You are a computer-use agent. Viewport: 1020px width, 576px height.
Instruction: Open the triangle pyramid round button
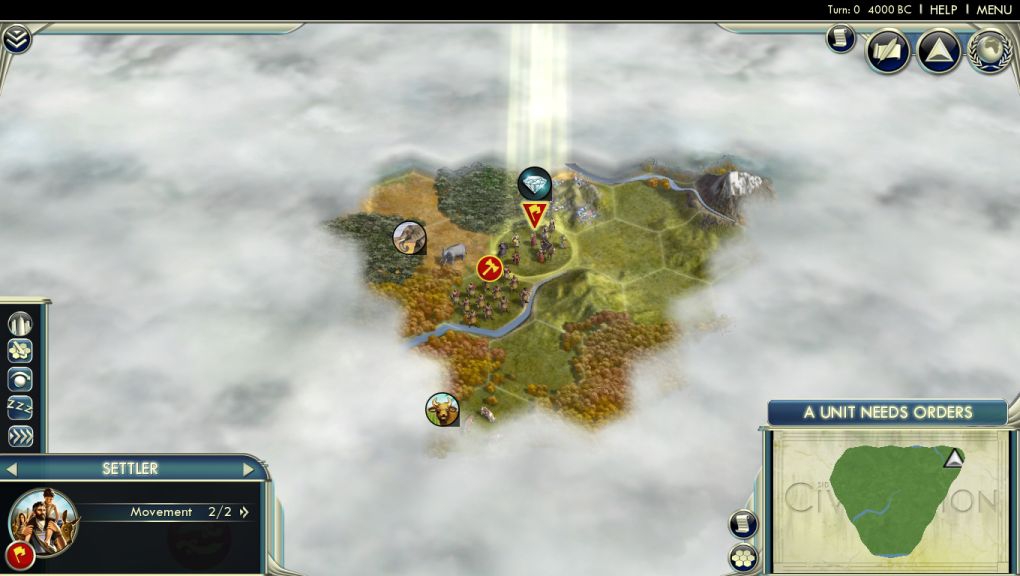click(x=938, y=51)
